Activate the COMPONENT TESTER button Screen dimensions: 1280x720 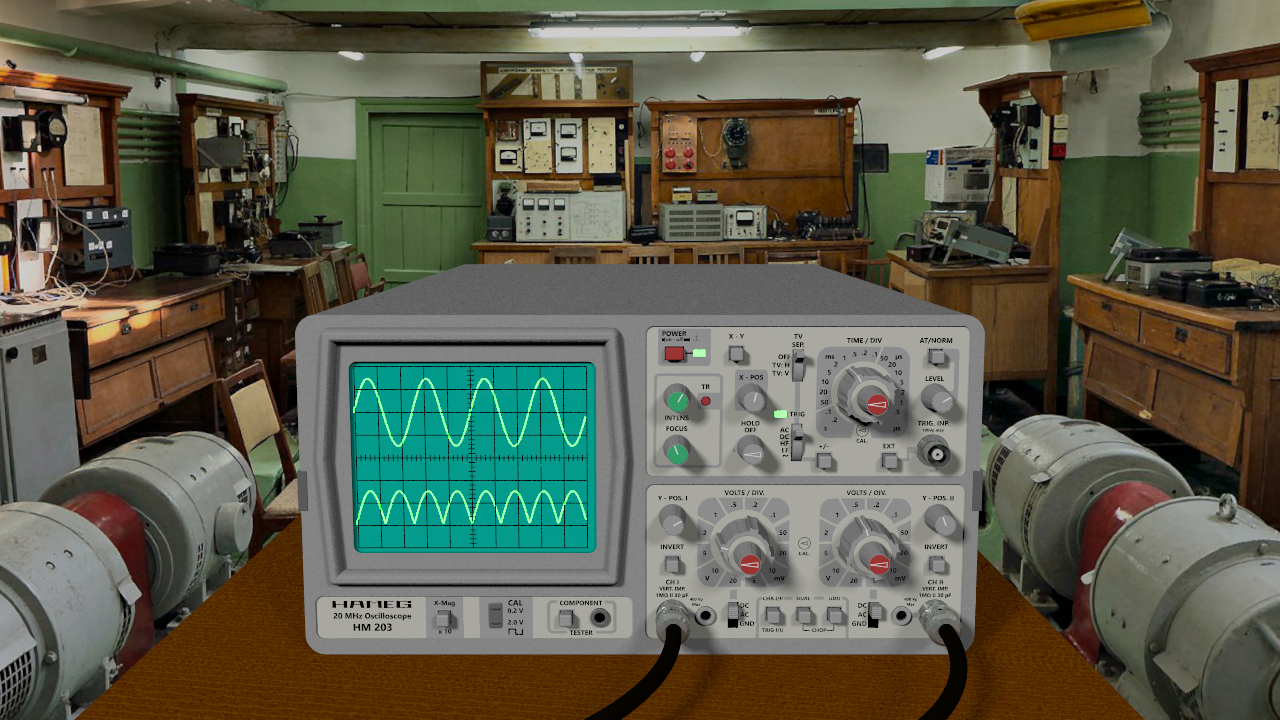click(567, 619)
